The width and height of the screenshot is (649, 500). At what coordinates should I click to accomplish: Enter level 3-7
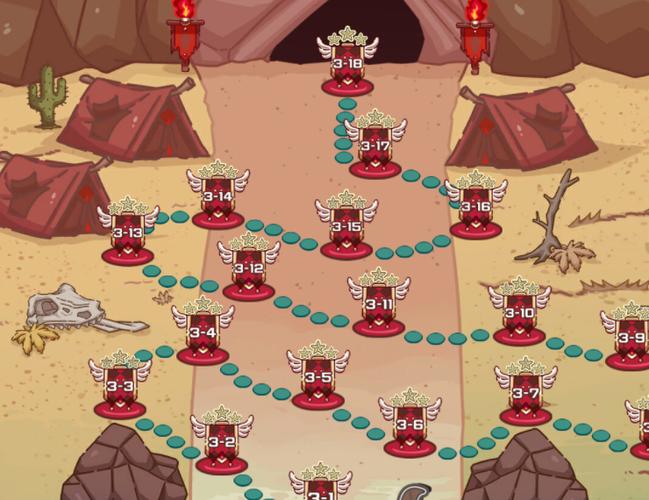(x=526, y=394)
